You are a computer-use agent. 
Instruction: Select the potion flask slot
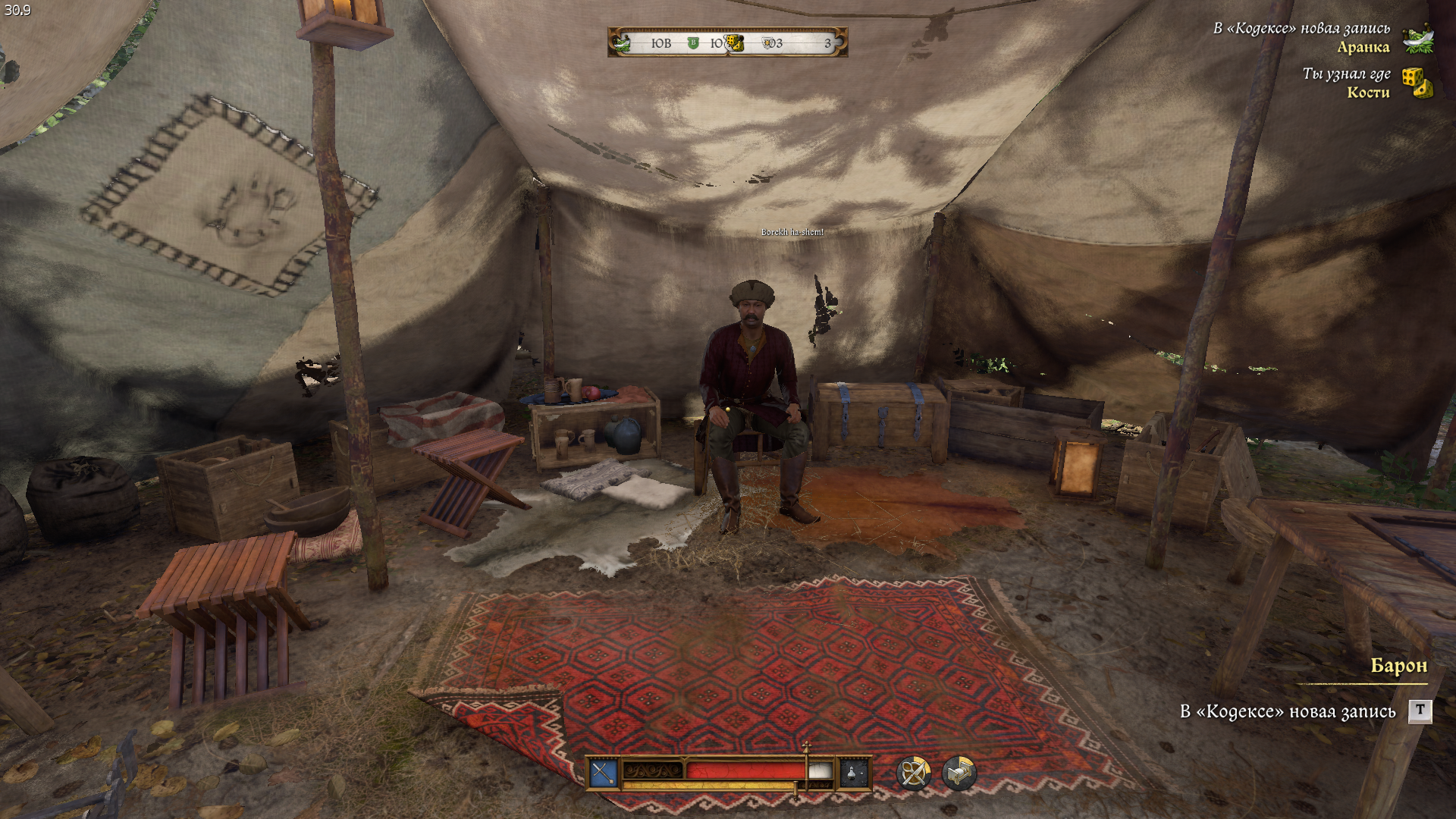pos(853,773)
